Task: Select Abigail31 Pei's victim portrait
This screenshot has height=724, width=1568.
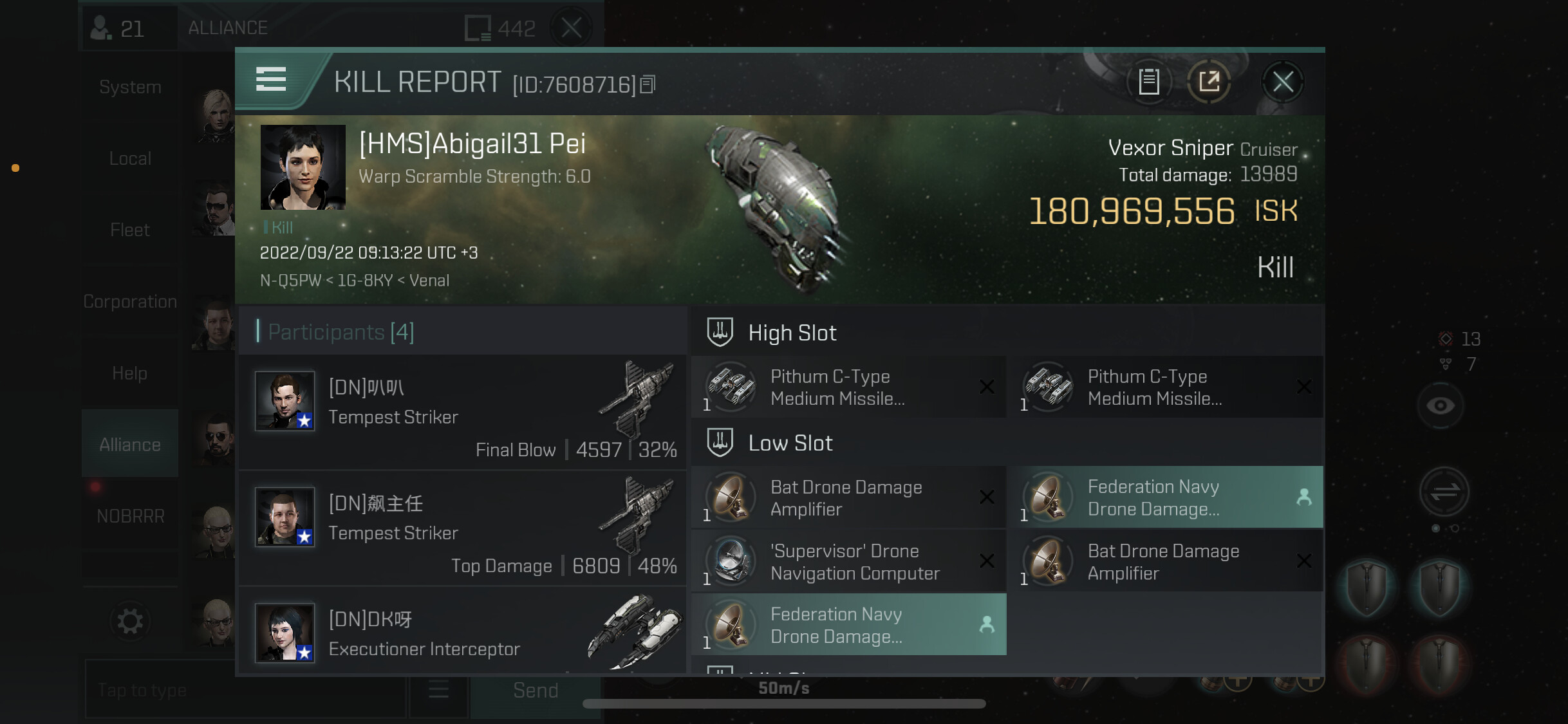Action: pyautogui.click(x=303, y=167)
